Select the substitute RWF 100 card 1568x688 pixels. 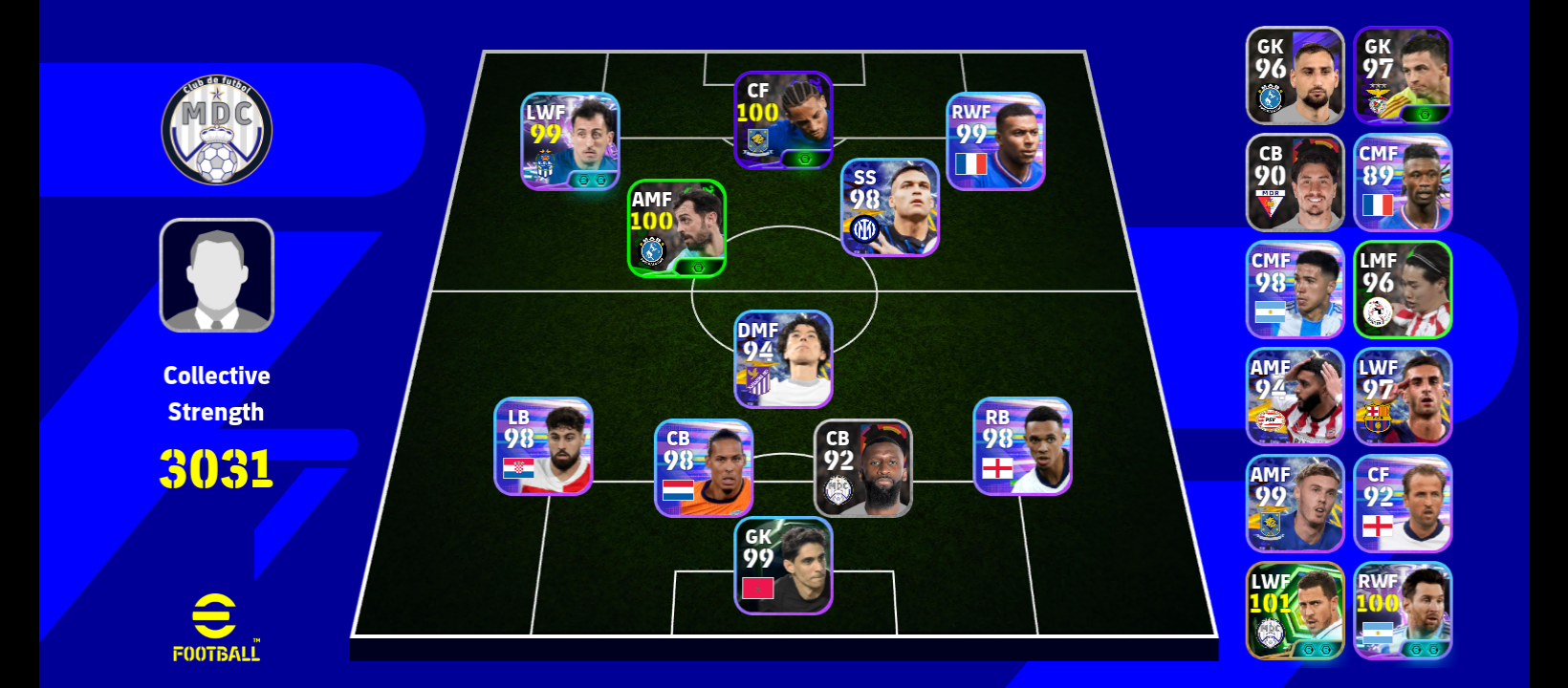pos(1403,611)
